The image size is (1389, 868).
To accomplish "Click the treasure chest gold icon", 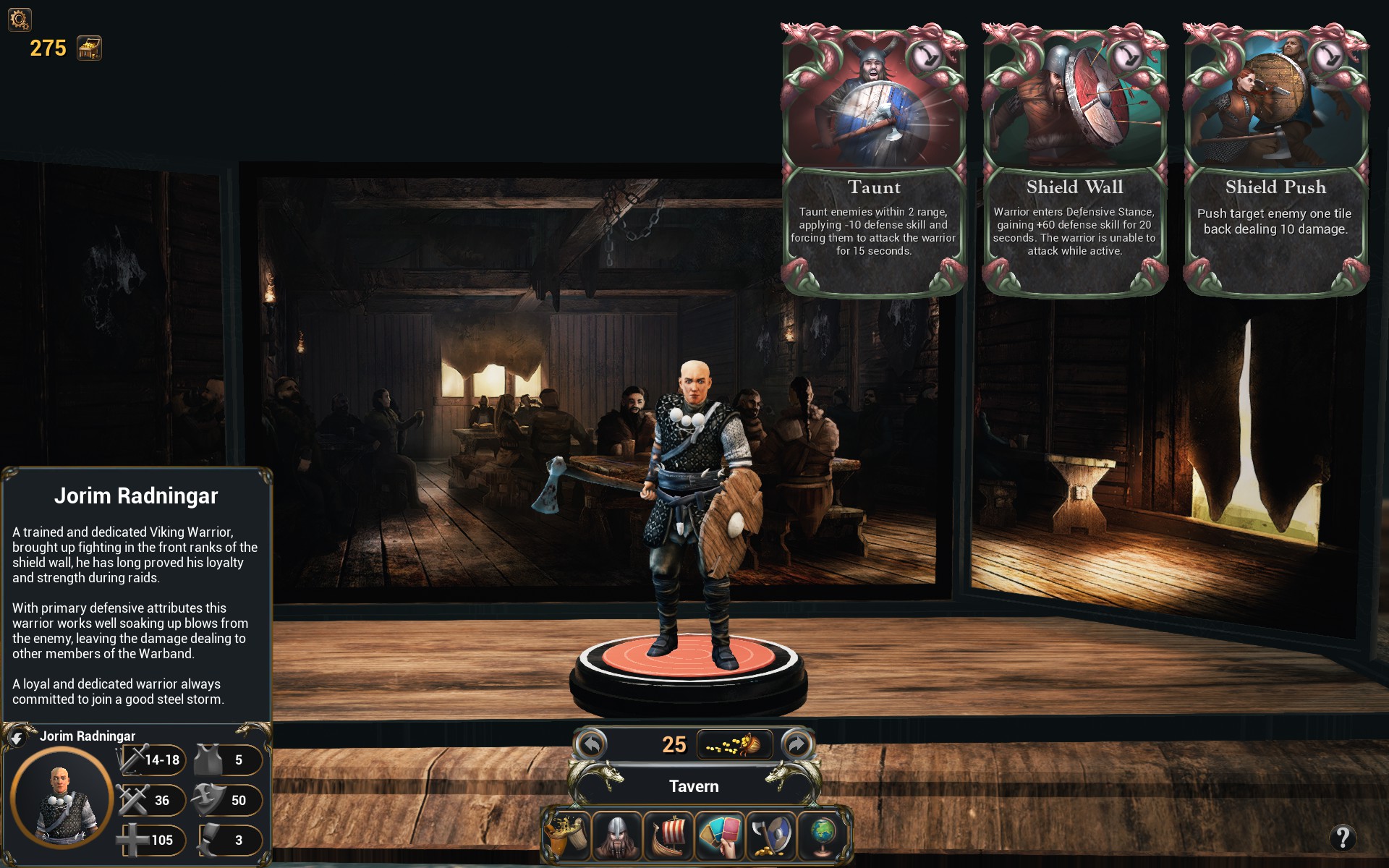I will (x=90, y=48).
